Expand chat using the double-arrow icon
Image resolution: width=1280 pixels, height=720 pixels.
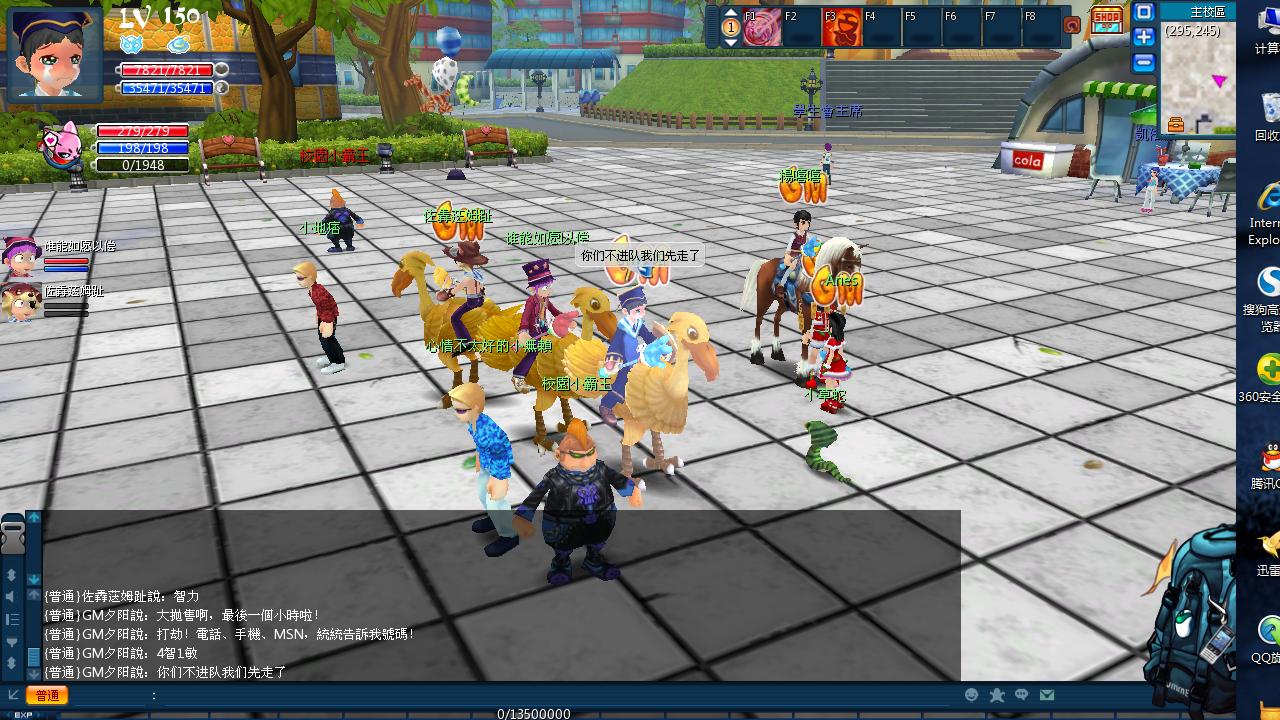click(11, 575)
